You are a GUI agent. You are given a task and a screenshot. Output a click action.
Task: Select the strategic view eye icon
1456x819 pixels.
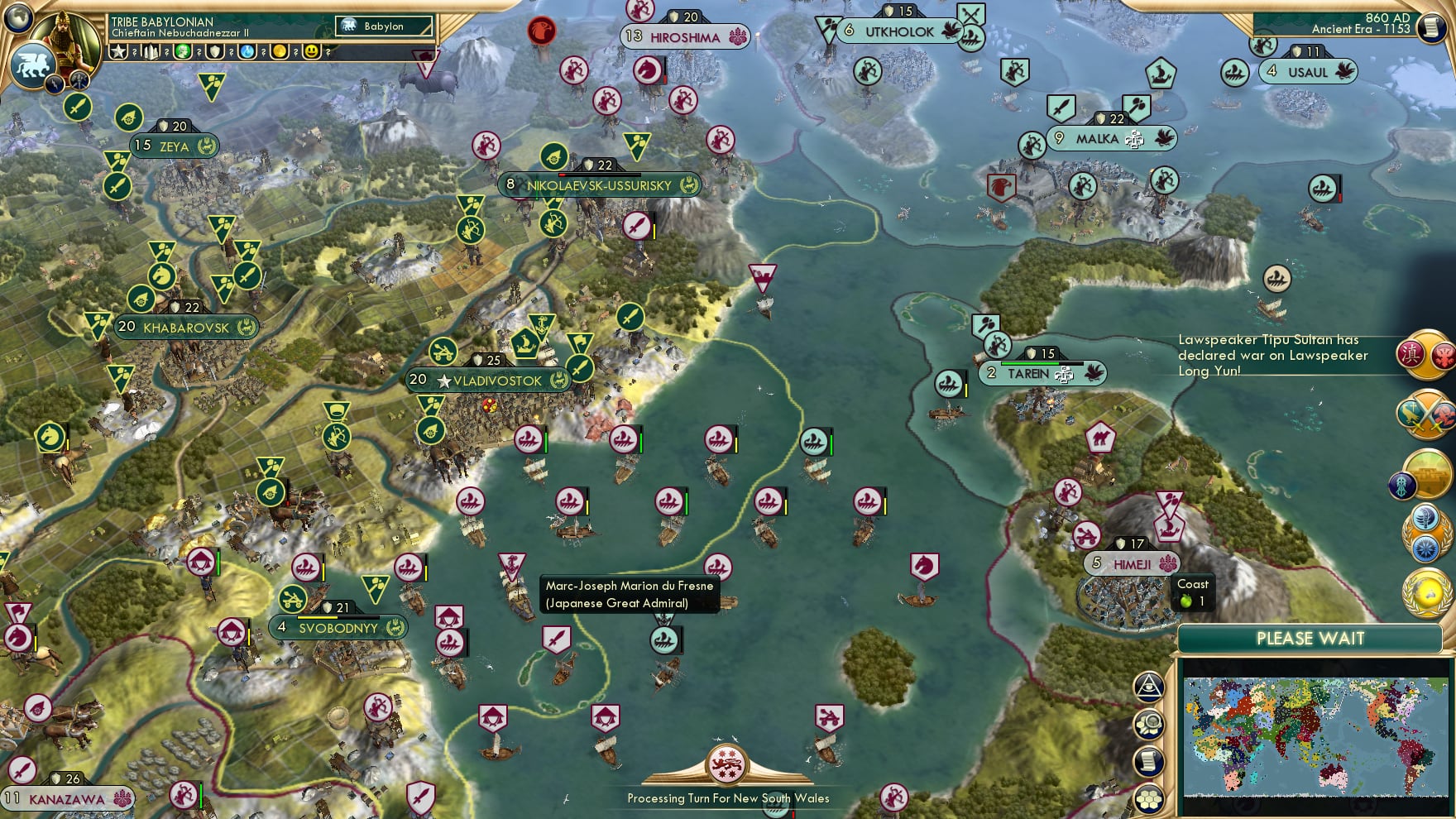point(1149,687)
